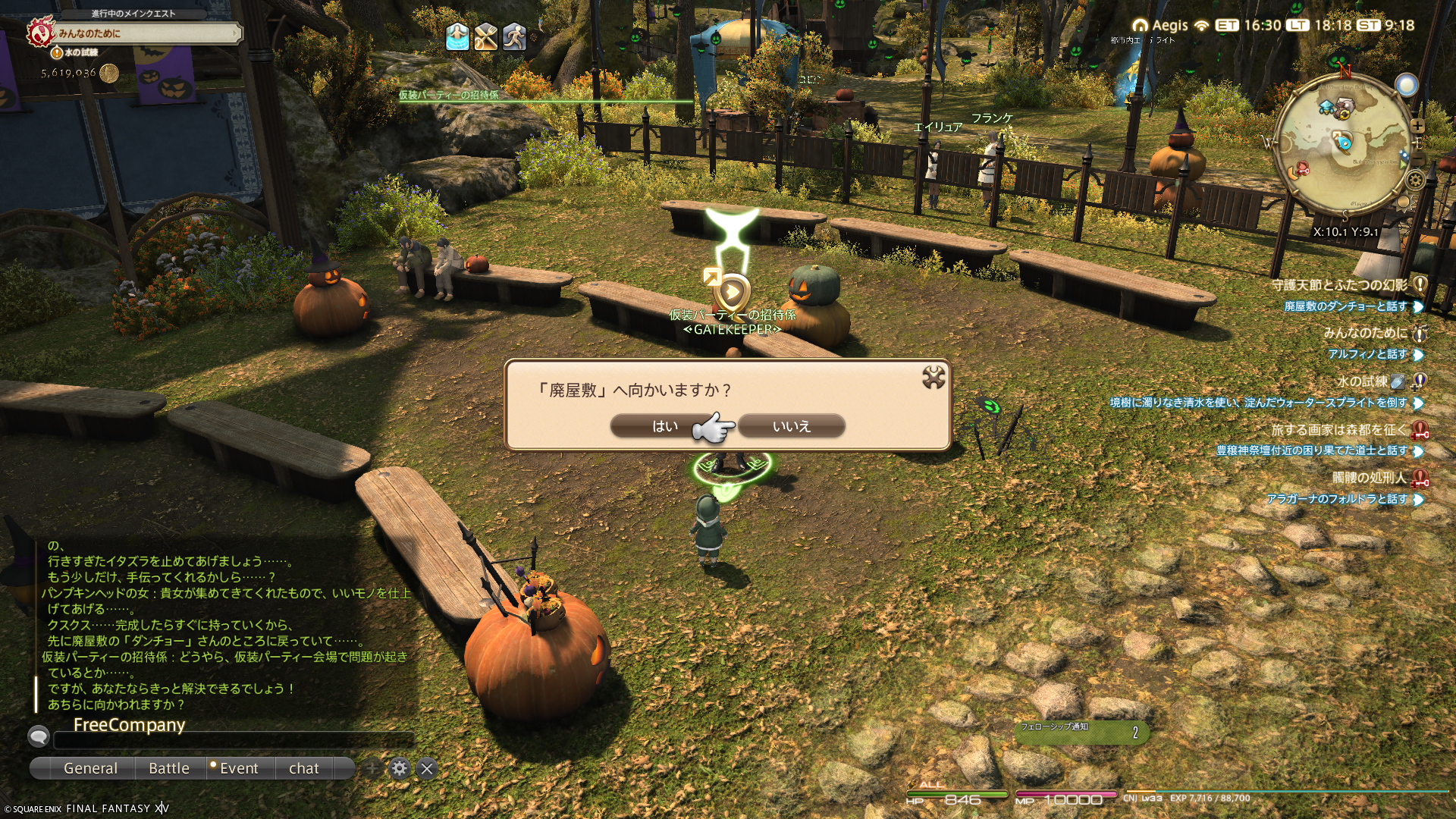The width and height of the screenshot is (1456, 819).
Task: Click the sprint running-figure status icon
Action: 514,36
